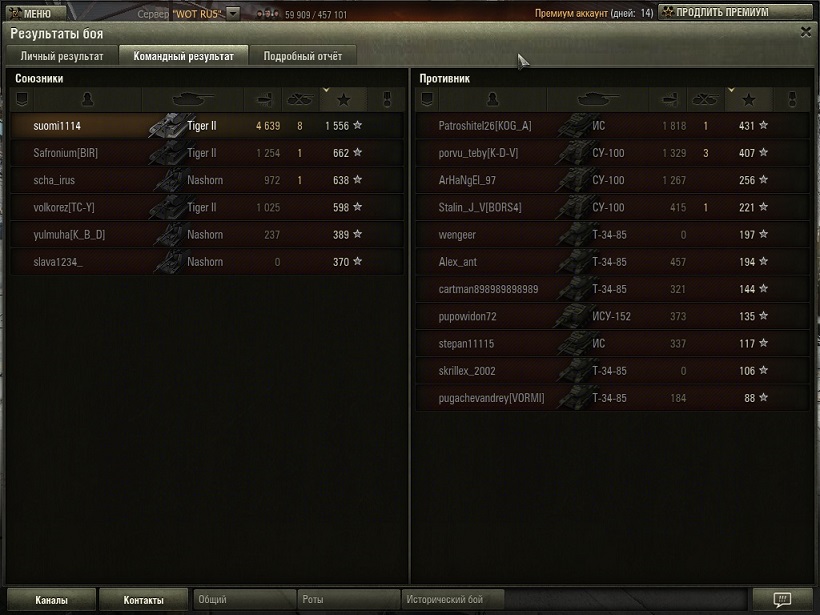
Task: Select the Командный результат tab
Action: 183,56
